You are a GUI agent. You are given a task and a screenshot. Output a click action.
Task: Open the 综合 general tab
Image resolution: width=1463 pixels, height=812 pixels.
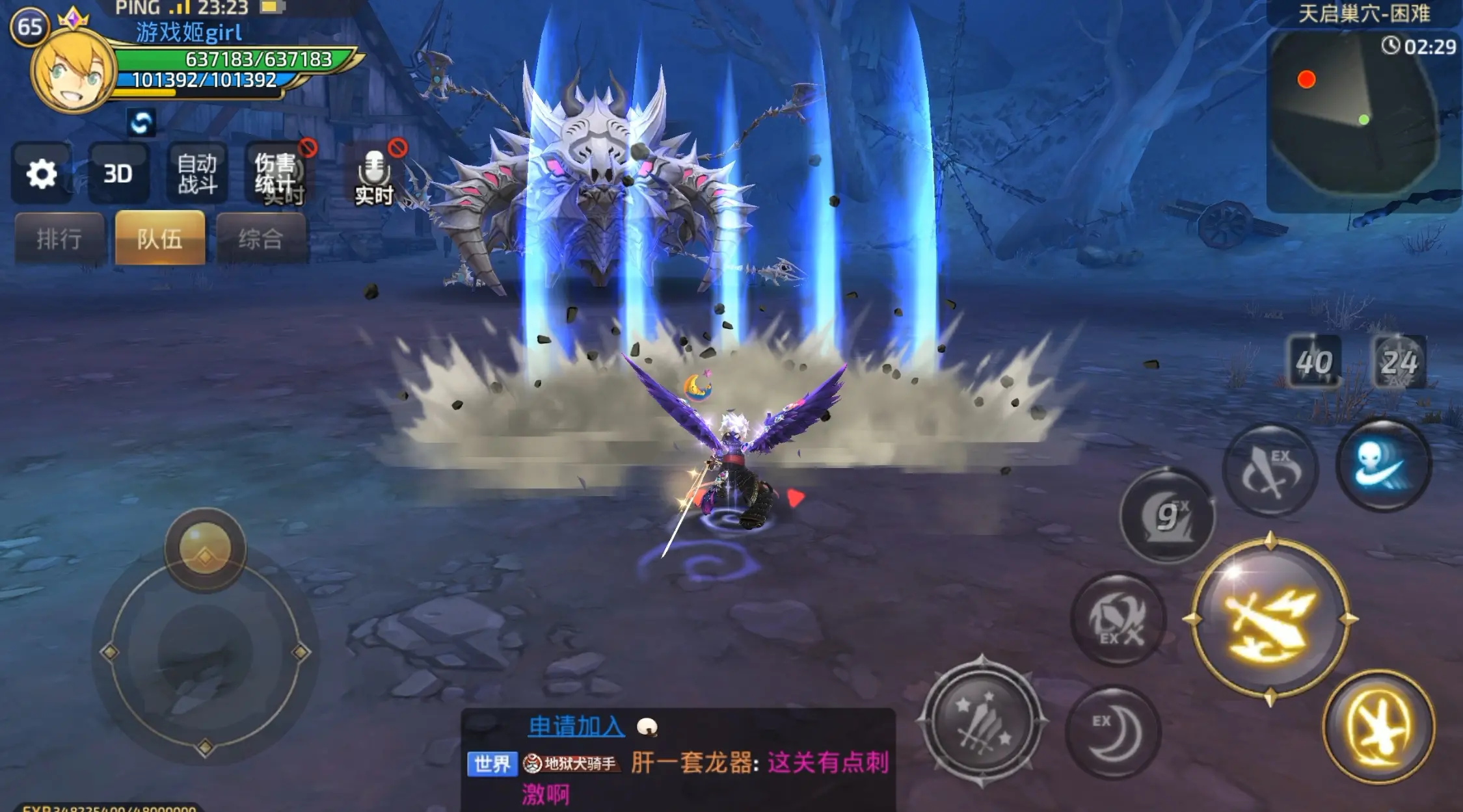coord(261,239)
